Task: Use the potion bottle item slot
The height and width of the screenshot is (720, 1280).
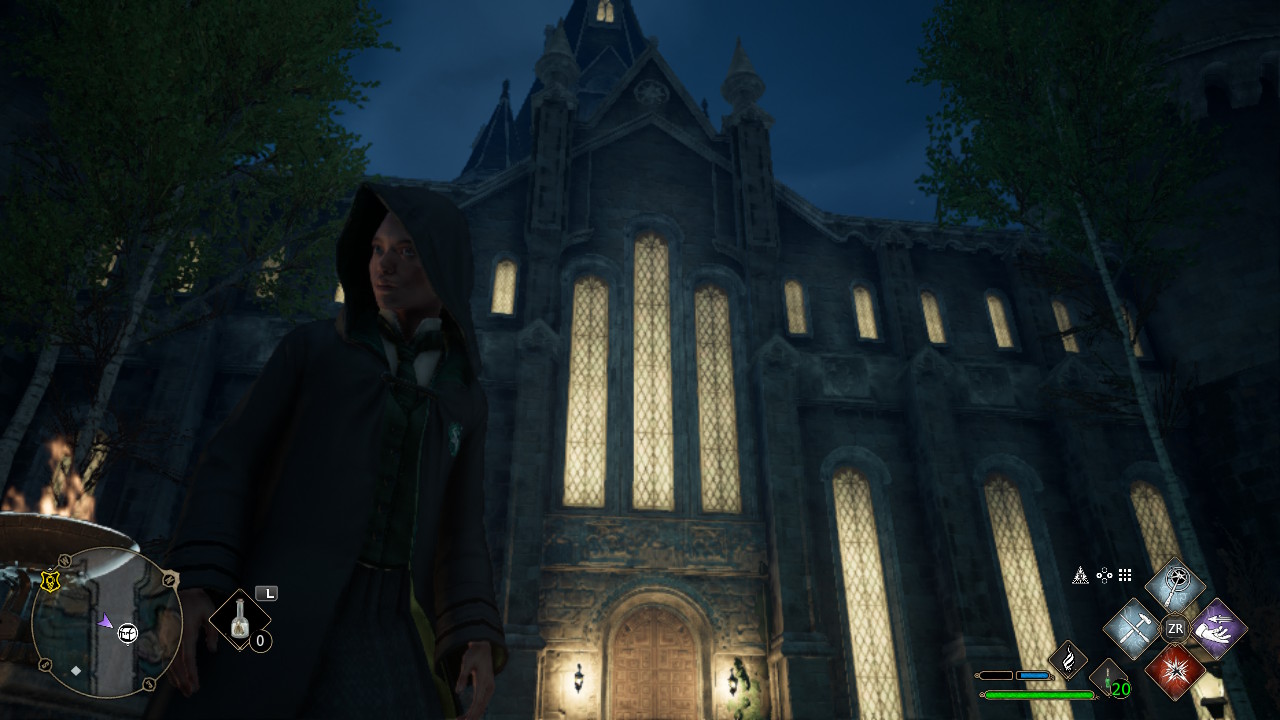Action: (240, 620)
